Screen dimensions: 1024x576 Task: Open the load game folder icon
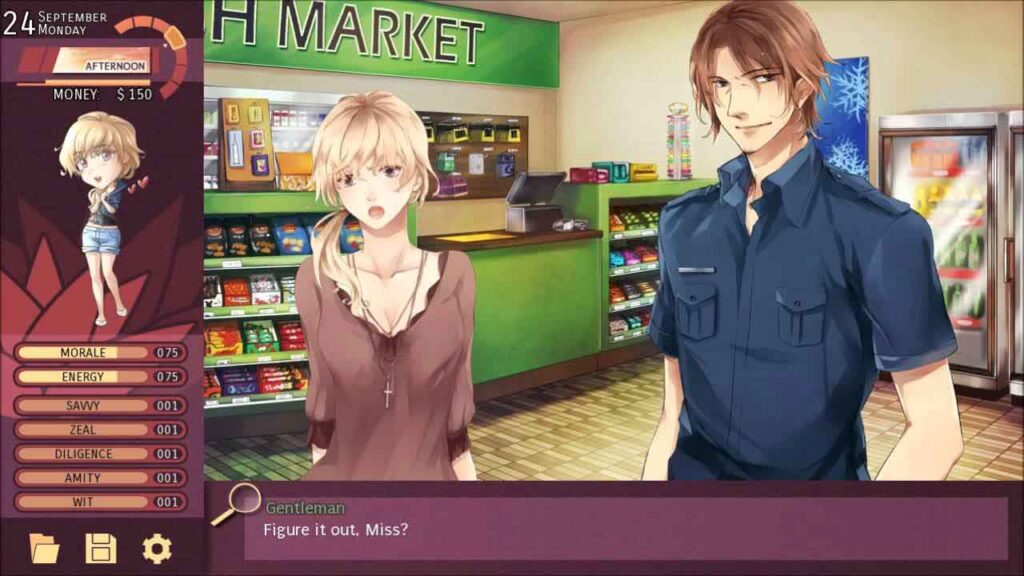pyautogui.click(x=44, y=548)
